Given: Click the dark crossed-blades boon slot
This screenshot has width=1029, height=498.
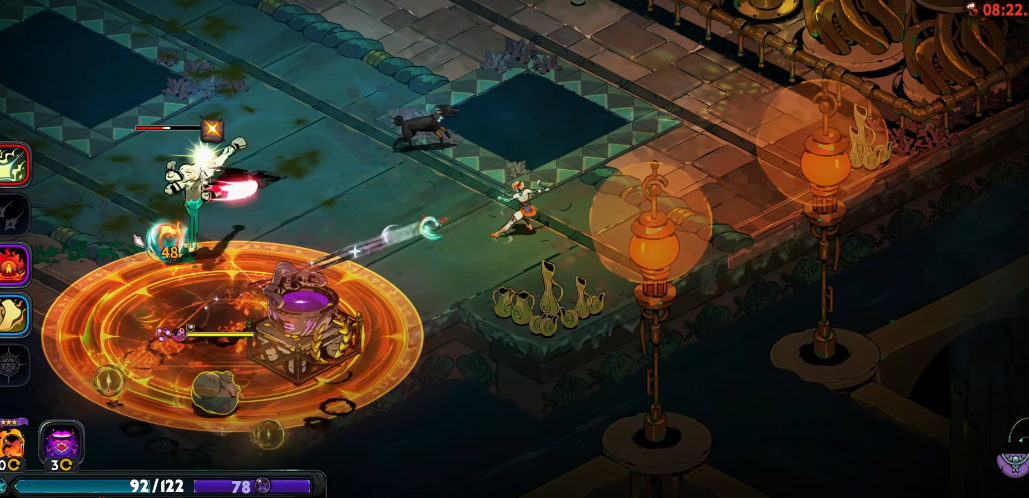Looking at the screenshot, I should 13,214.
